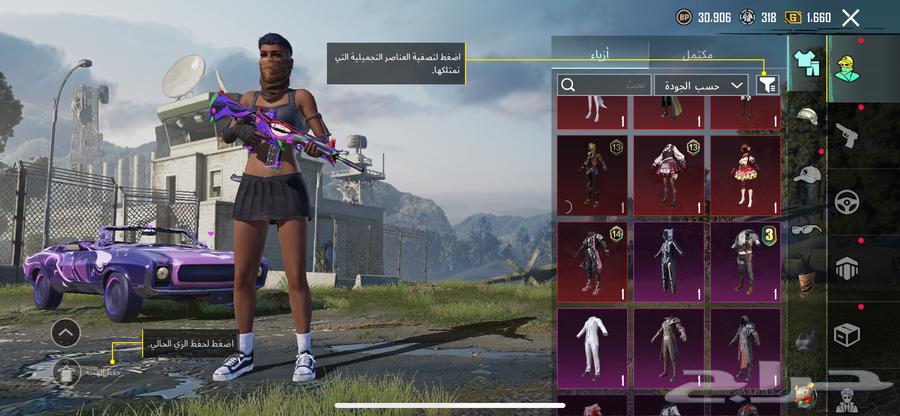Open the glasses subcategory
The image size is (900, 416).
807,229
